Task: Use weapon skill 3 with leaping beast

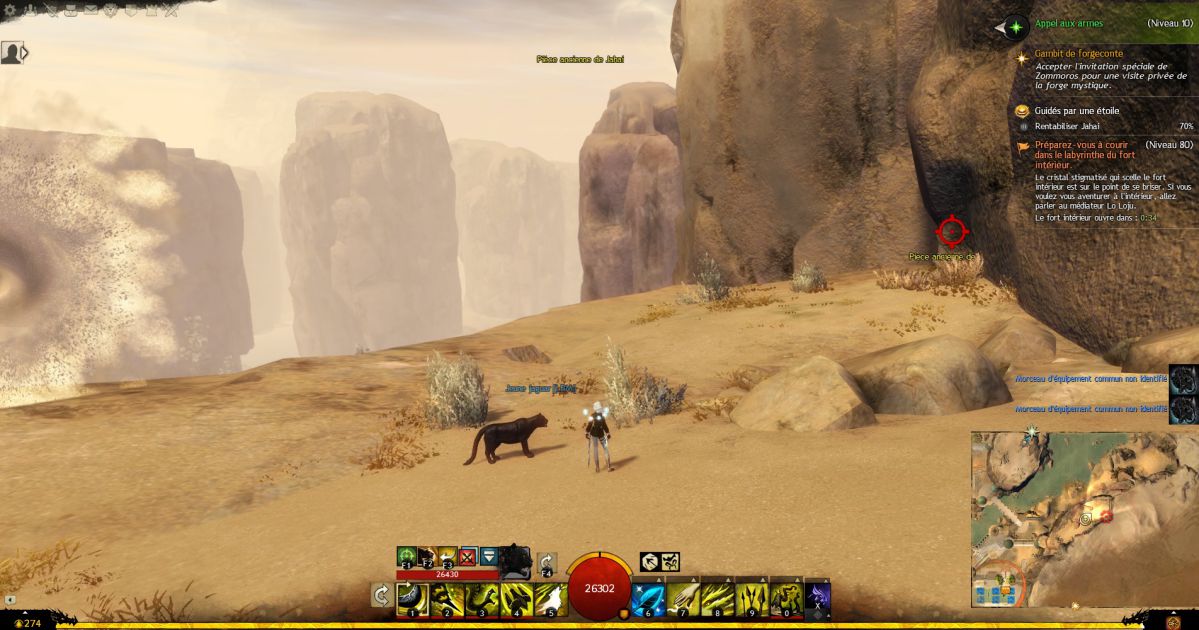Action: pyautogui.click(x=482, y=599)
